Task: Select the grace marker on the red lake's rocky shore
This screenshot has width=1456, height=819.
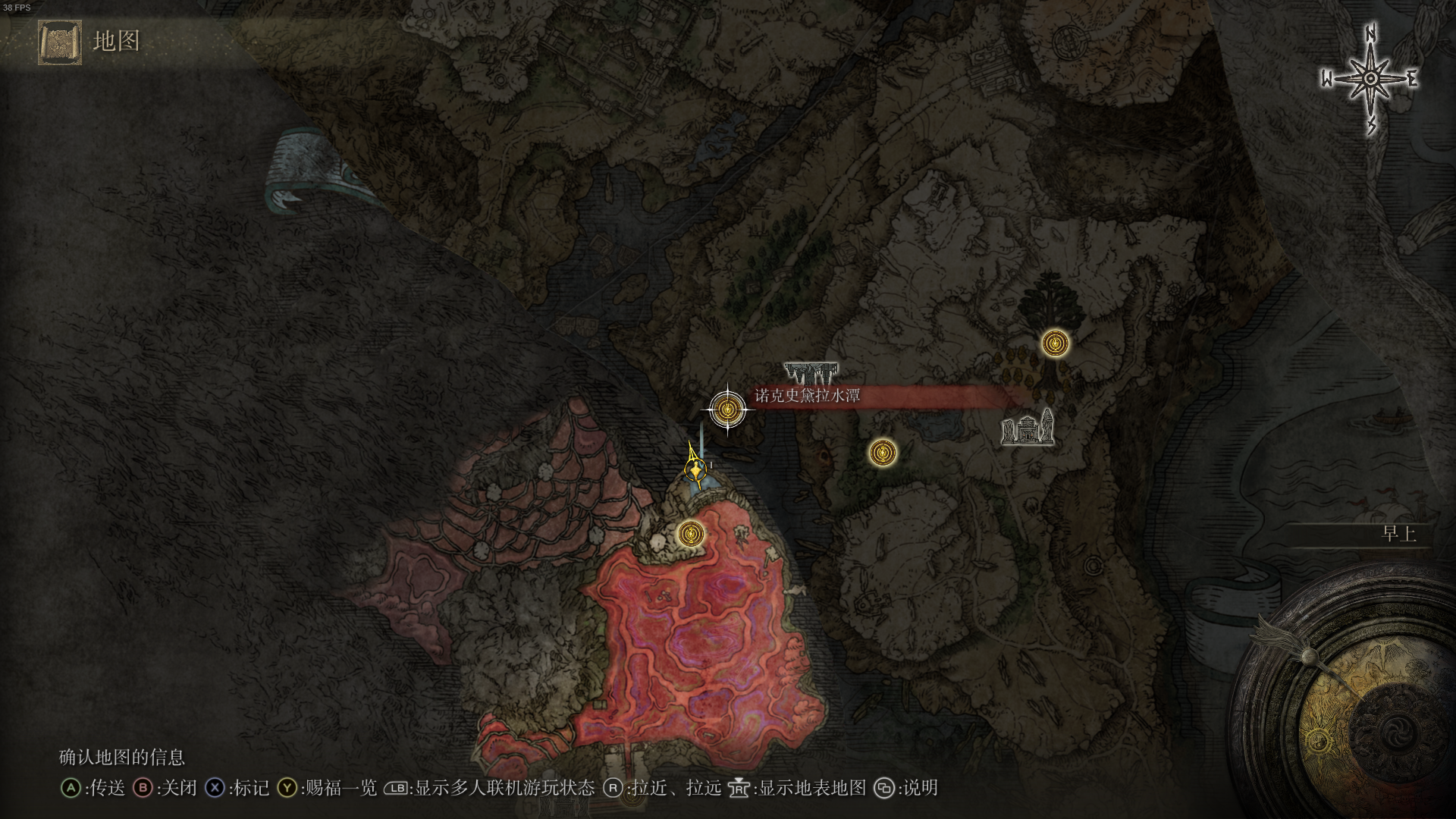Action: [x=690, y=534]
